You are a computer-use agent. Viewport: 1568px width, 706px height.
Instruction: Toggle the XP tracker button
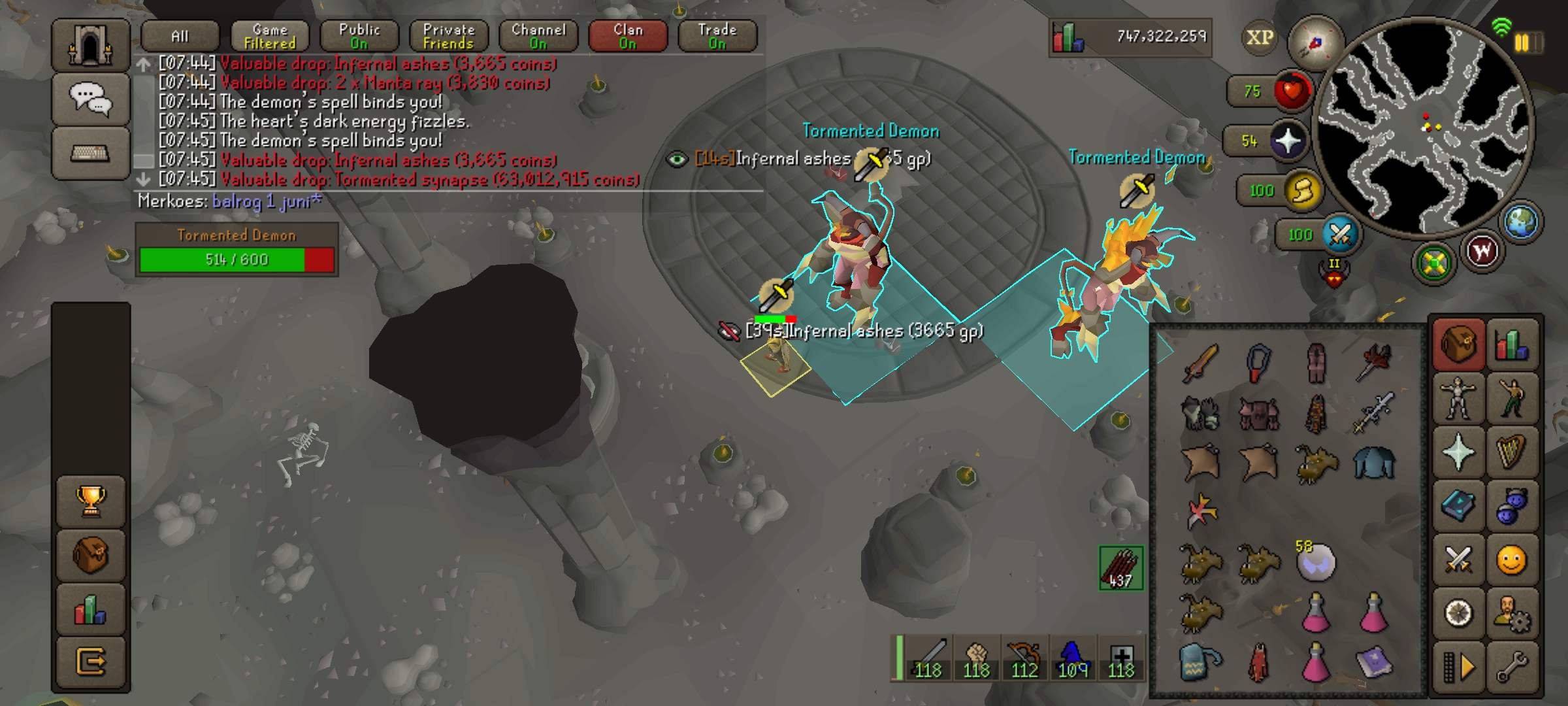[1259, 38]
